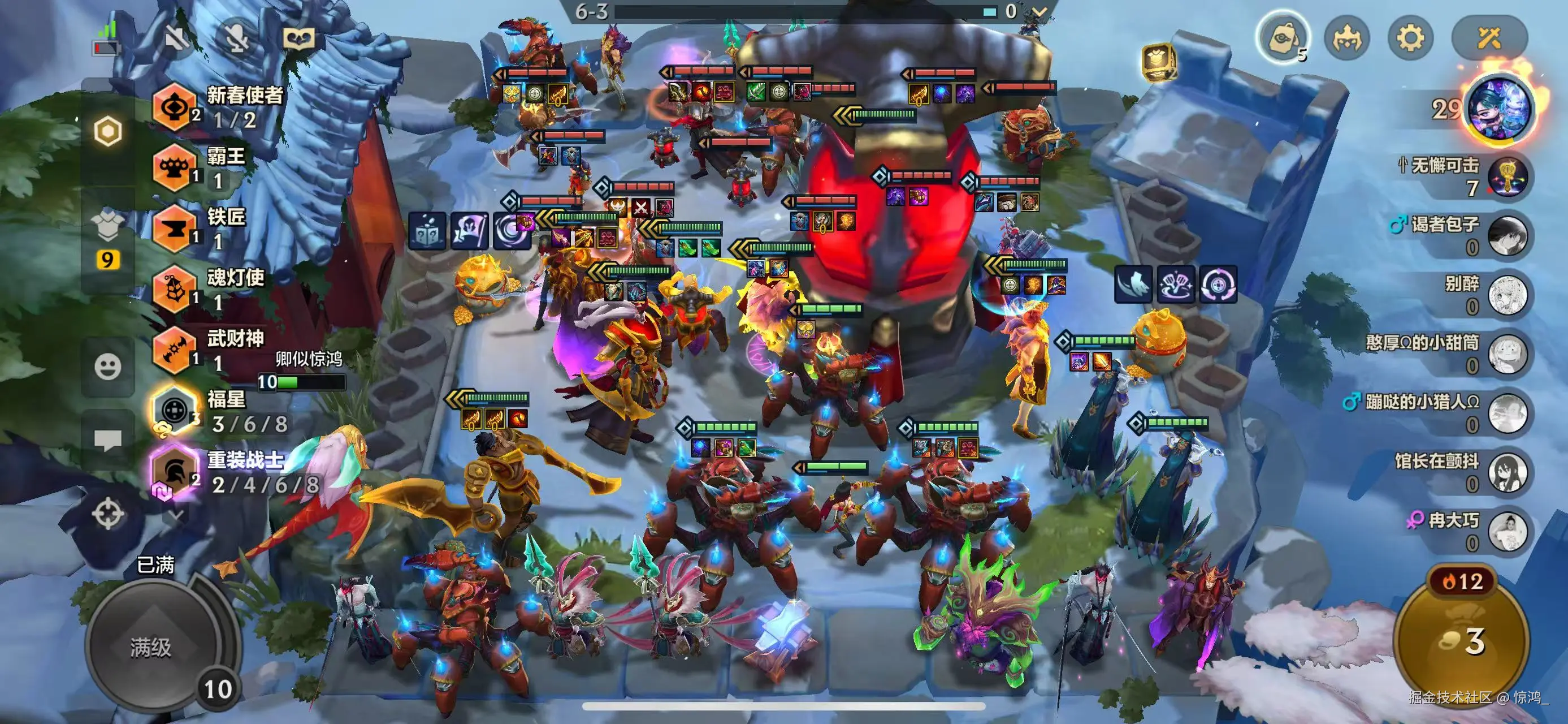View player 馆长在颤抖's board
Image resolution: width=1568 pixels, height=724 pixels.
(x=1506, y=472)
